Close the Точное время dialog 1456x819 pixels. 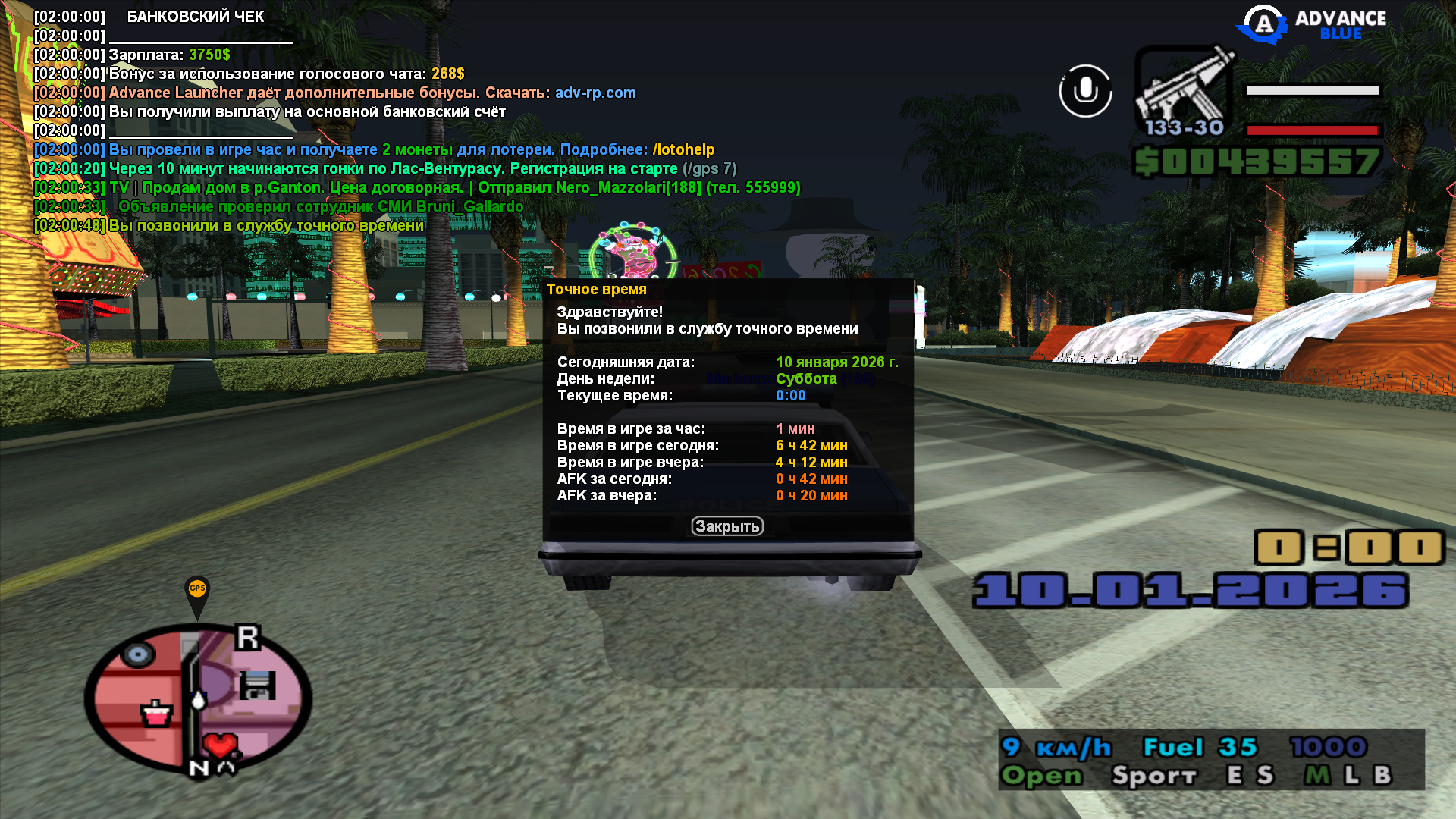(726, 526)
